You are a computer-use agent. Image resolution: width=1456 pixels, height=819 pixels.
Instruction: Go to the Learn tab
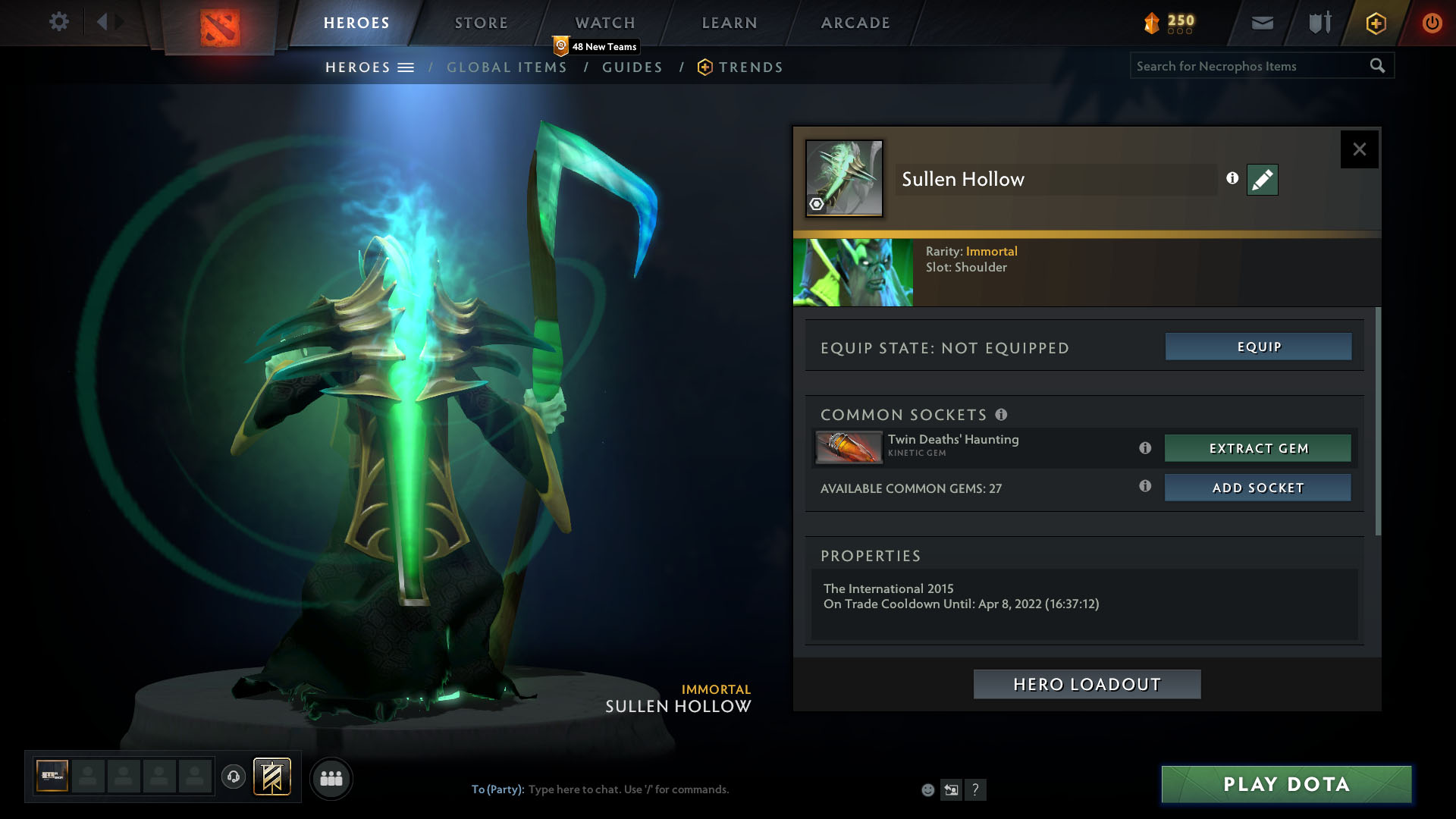coord(730,23)
